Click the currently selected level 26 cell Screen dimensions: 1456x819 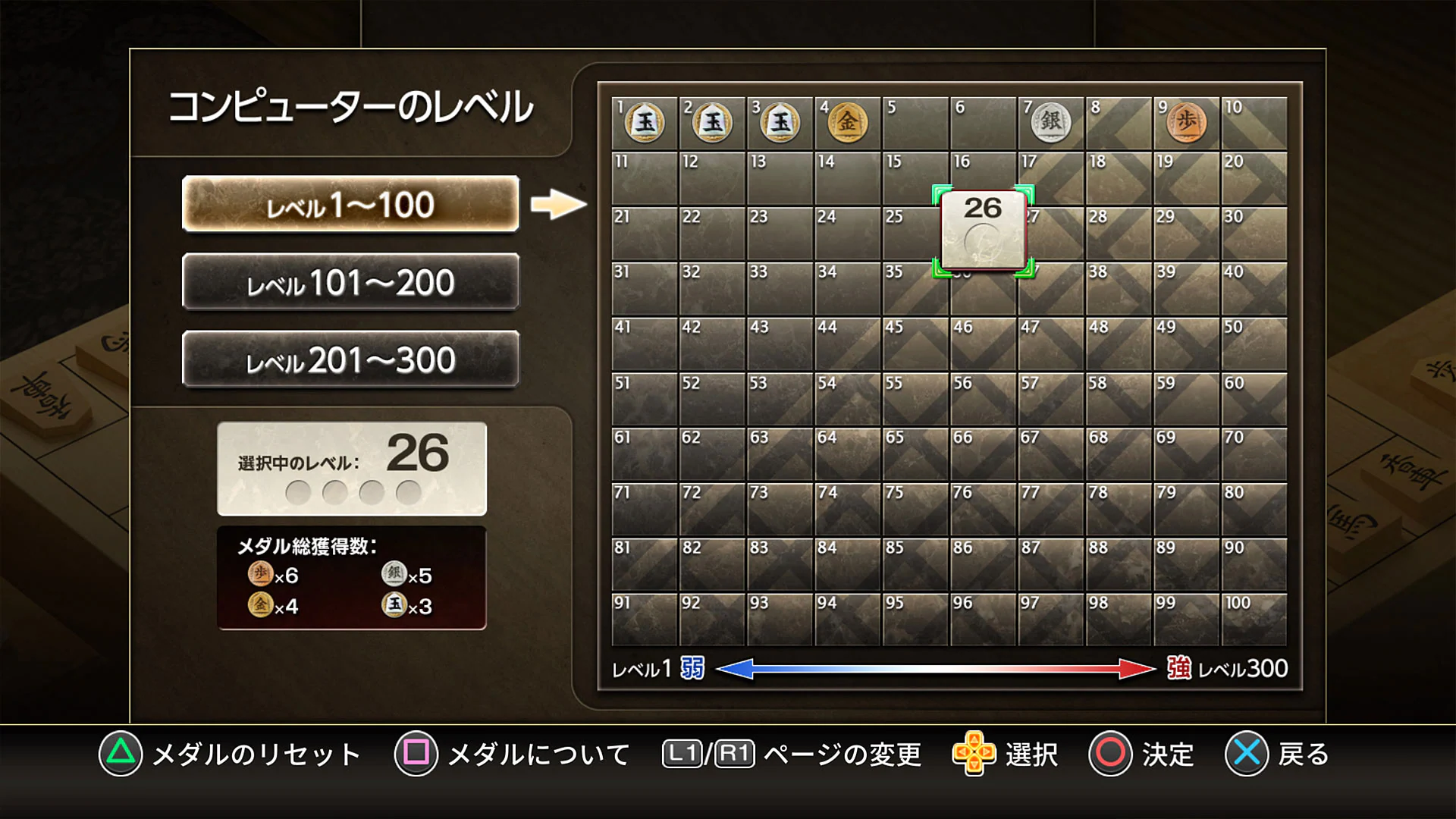pyautogui.click(x=981, y=229)
